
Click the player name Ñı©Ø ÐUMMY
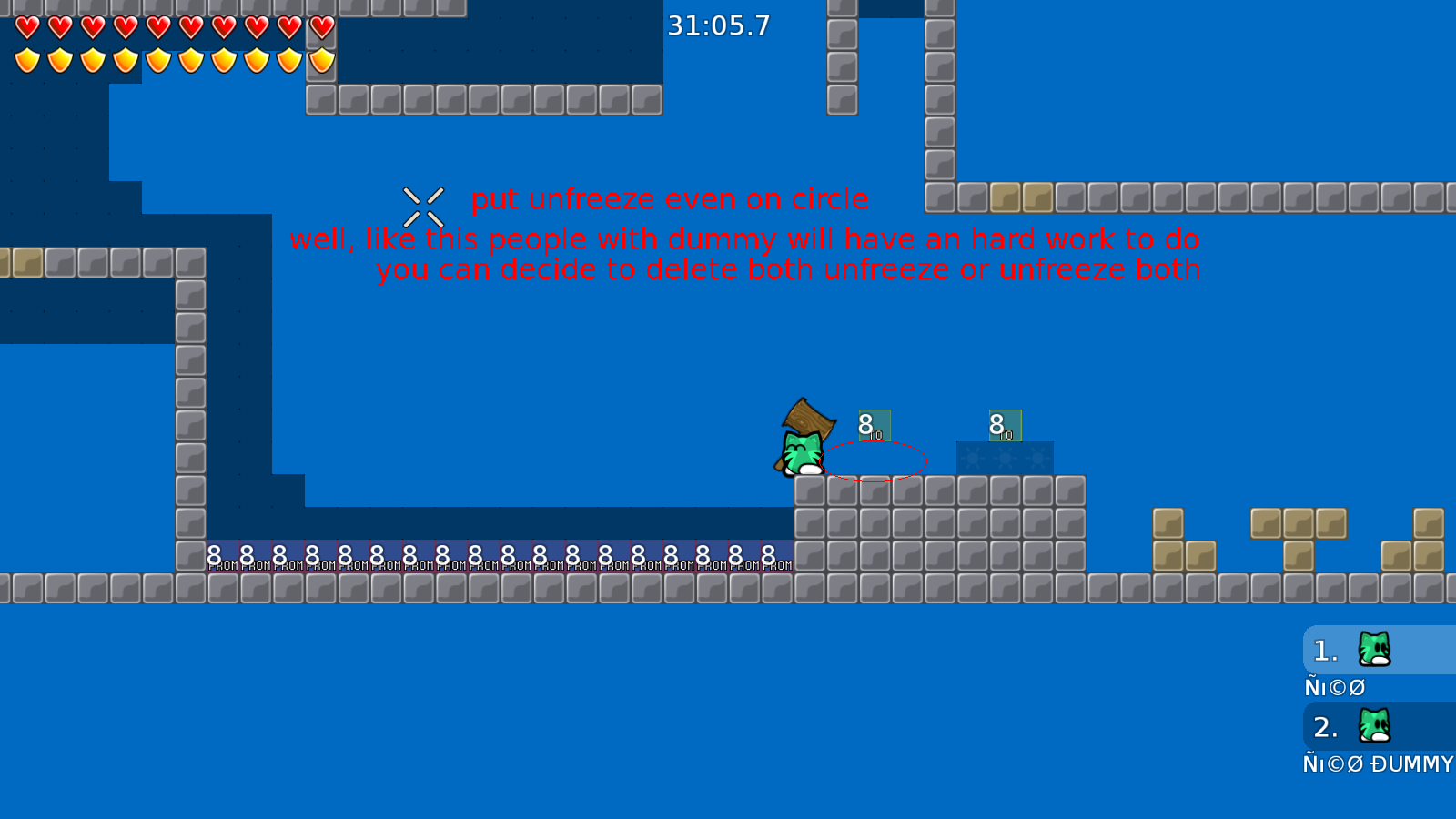1377,764
